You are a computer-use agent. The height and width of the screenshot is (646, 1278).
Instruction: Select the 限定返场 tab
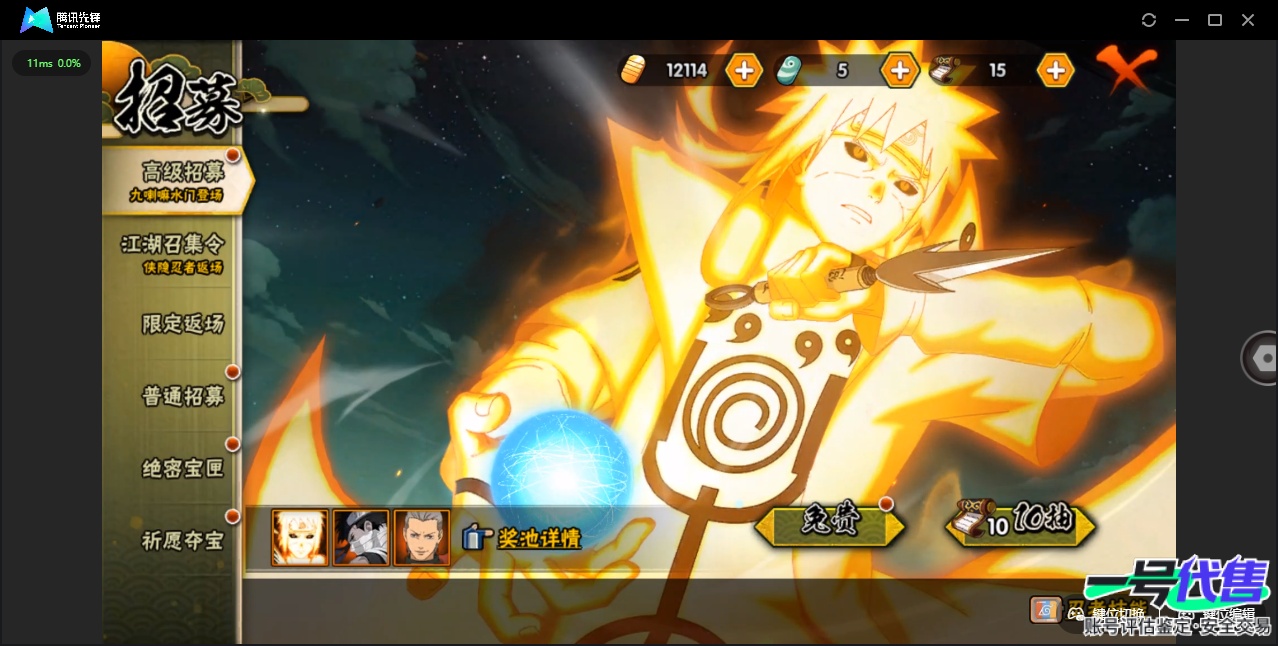[182, 323]
